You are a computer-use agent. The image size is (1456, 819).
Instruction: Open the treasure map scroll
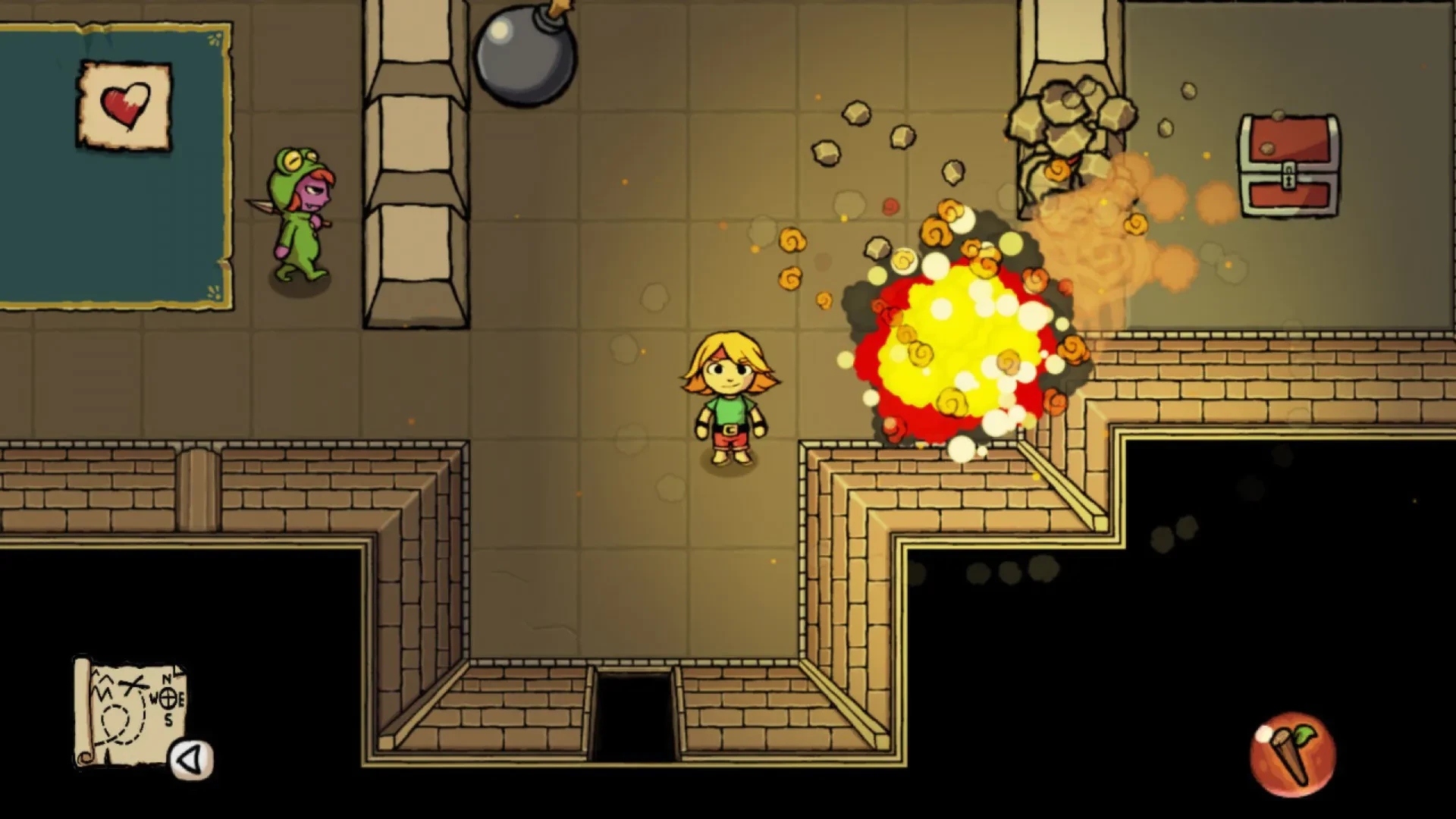click(129, 709)
